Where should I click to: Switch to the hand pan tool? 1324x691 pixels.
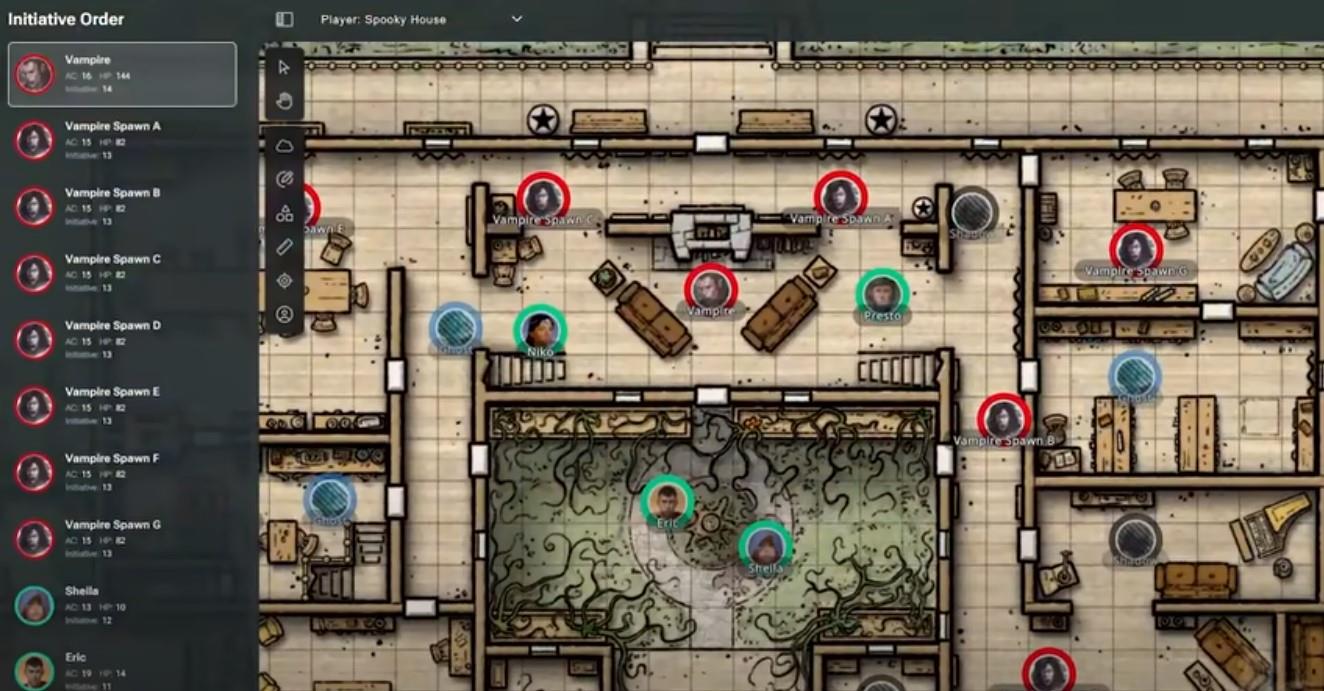(284, 100)
